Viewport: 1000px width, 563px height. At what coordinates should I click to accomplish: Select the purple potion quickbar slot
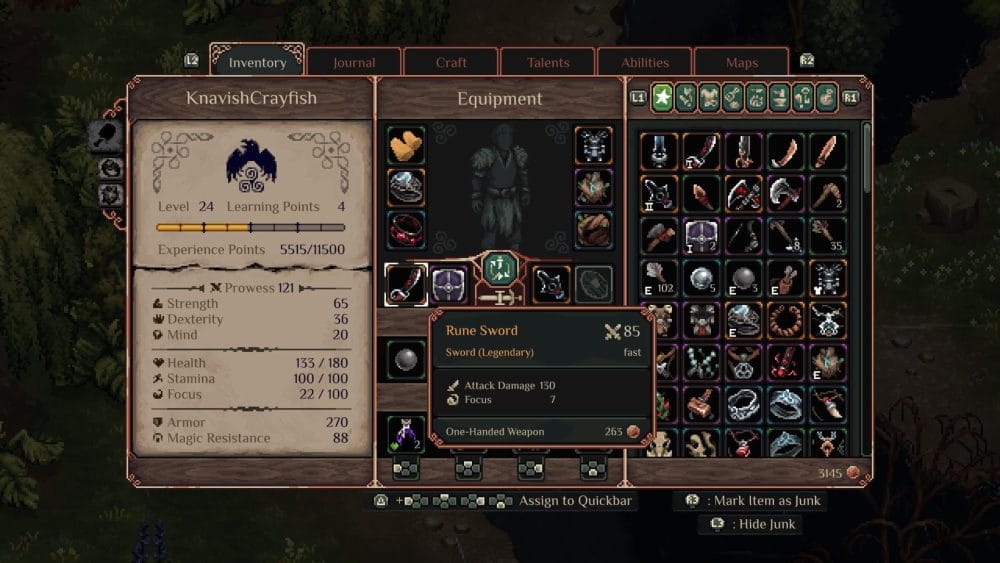coord(406,434)
